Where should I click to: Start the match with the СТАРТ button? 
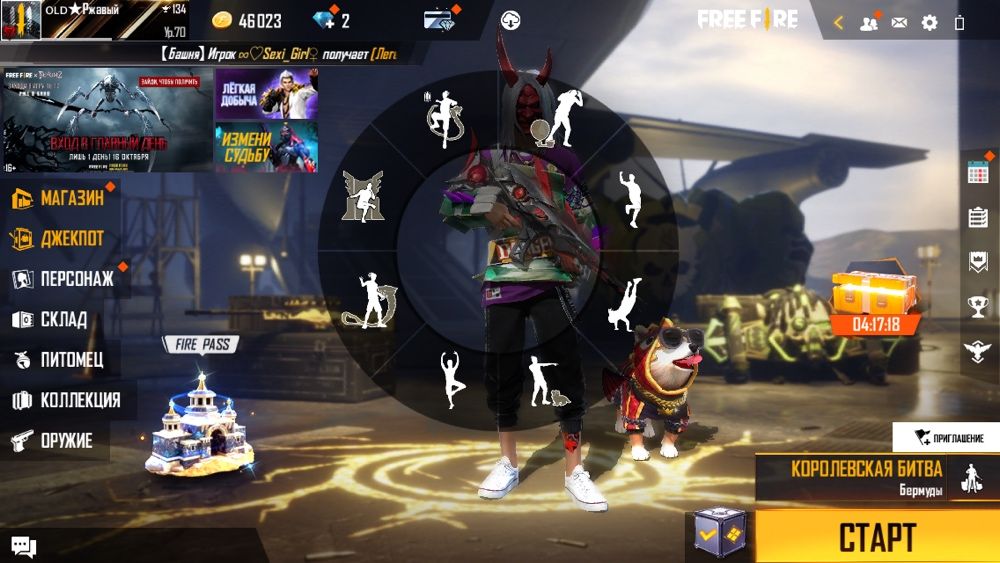click(876, 536)
